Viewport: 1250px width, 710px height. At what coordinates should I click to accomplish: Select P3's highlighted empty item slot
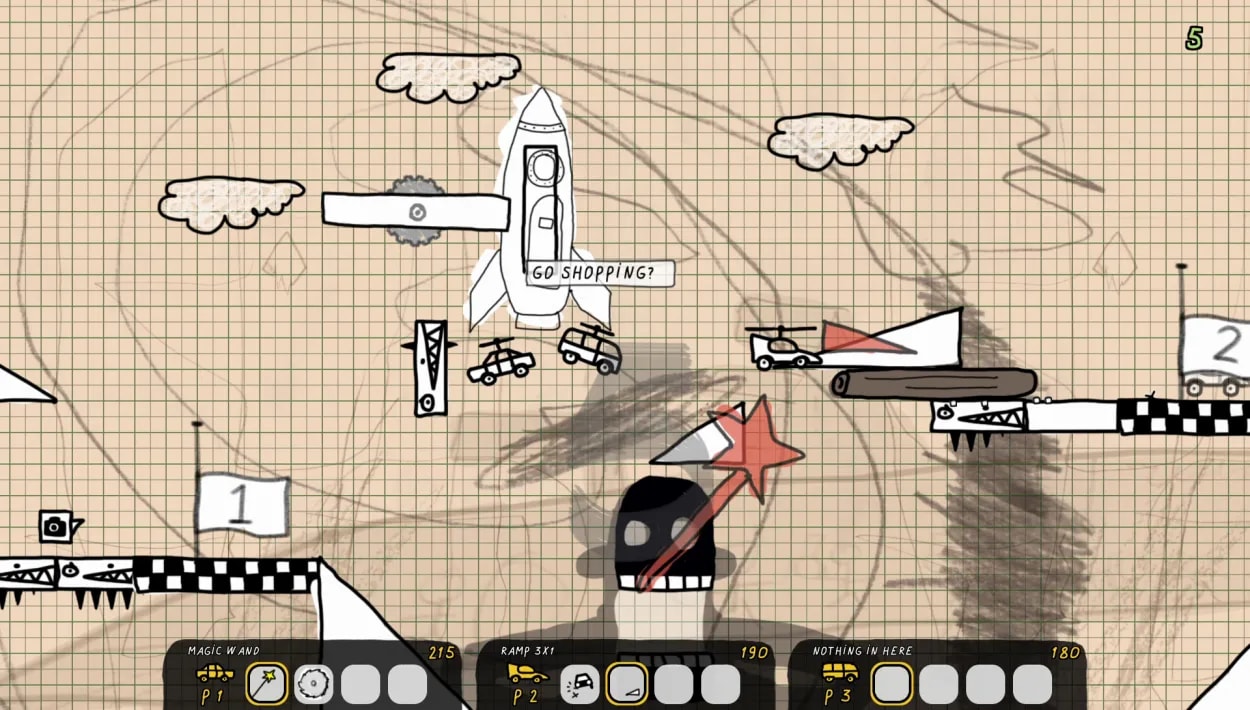click(x=892, y=684)
